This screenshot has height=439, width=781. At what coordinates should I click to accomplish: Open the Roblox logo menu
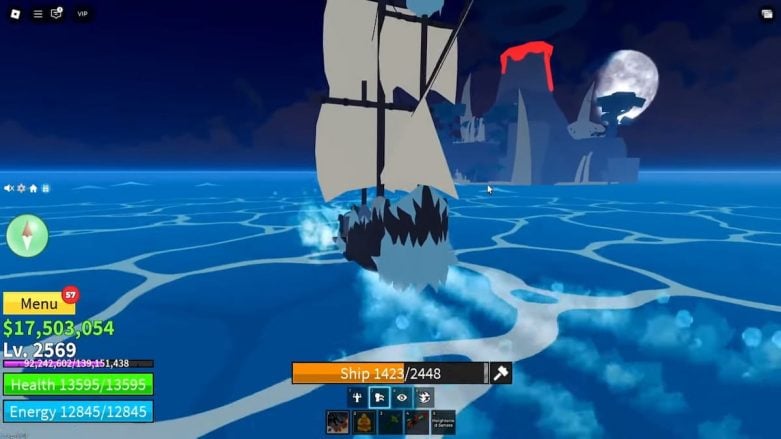(x=17, y=14)
